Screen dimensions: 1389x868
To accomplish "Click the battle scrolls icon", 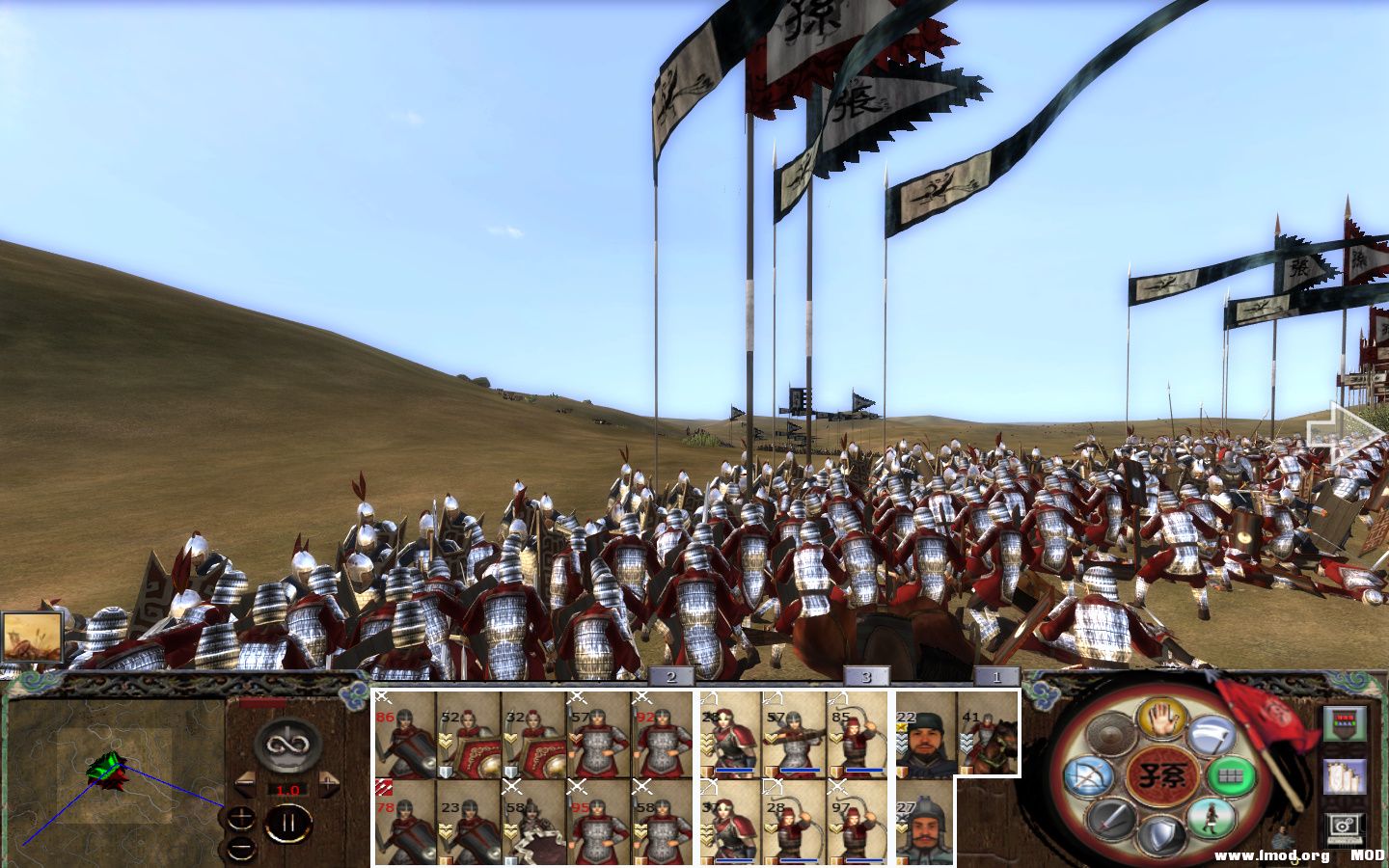I will click(x=1345, y=775).
